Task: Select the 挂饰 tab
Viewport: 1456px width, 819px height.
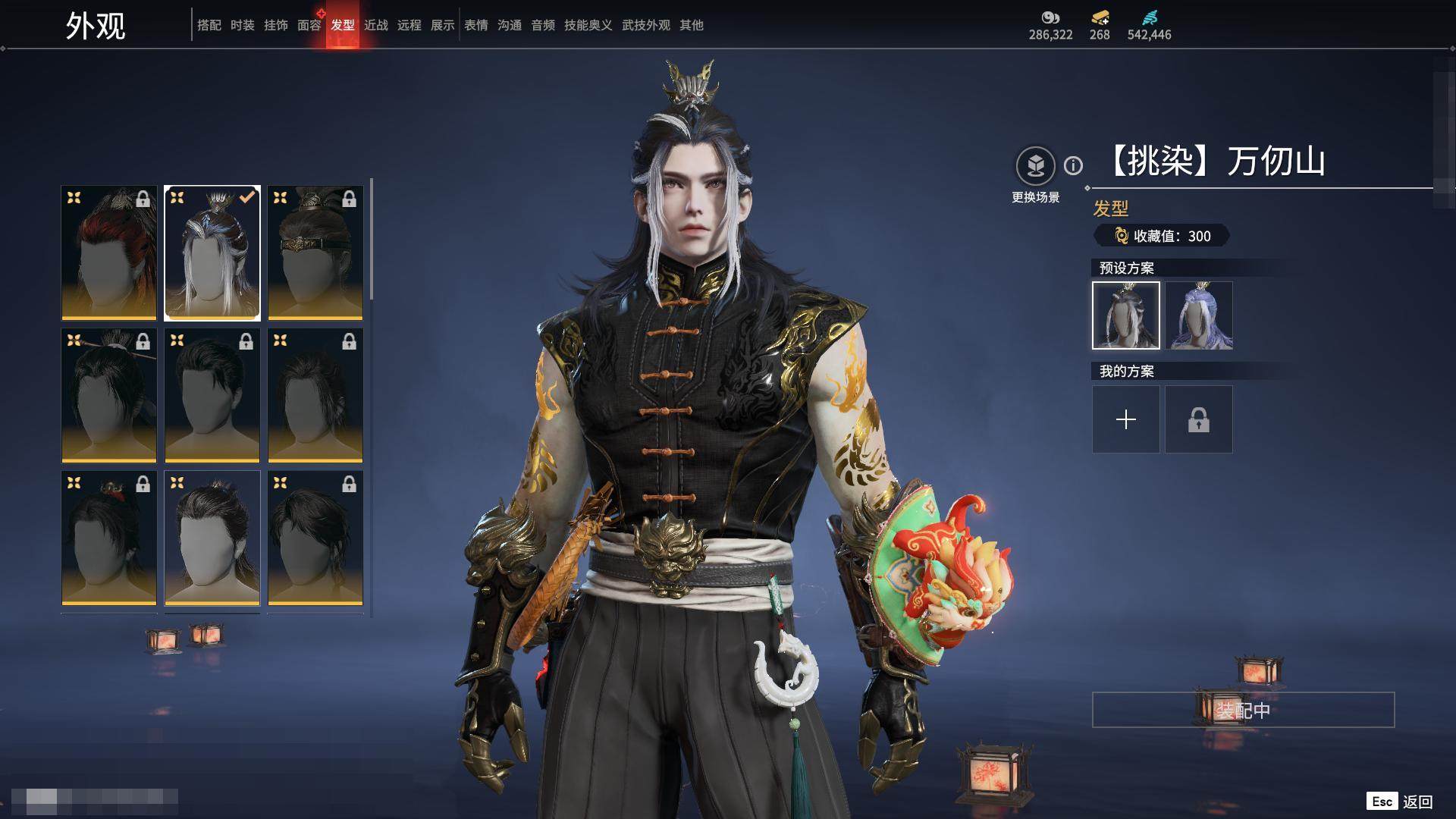Action: tap(275, 25)
